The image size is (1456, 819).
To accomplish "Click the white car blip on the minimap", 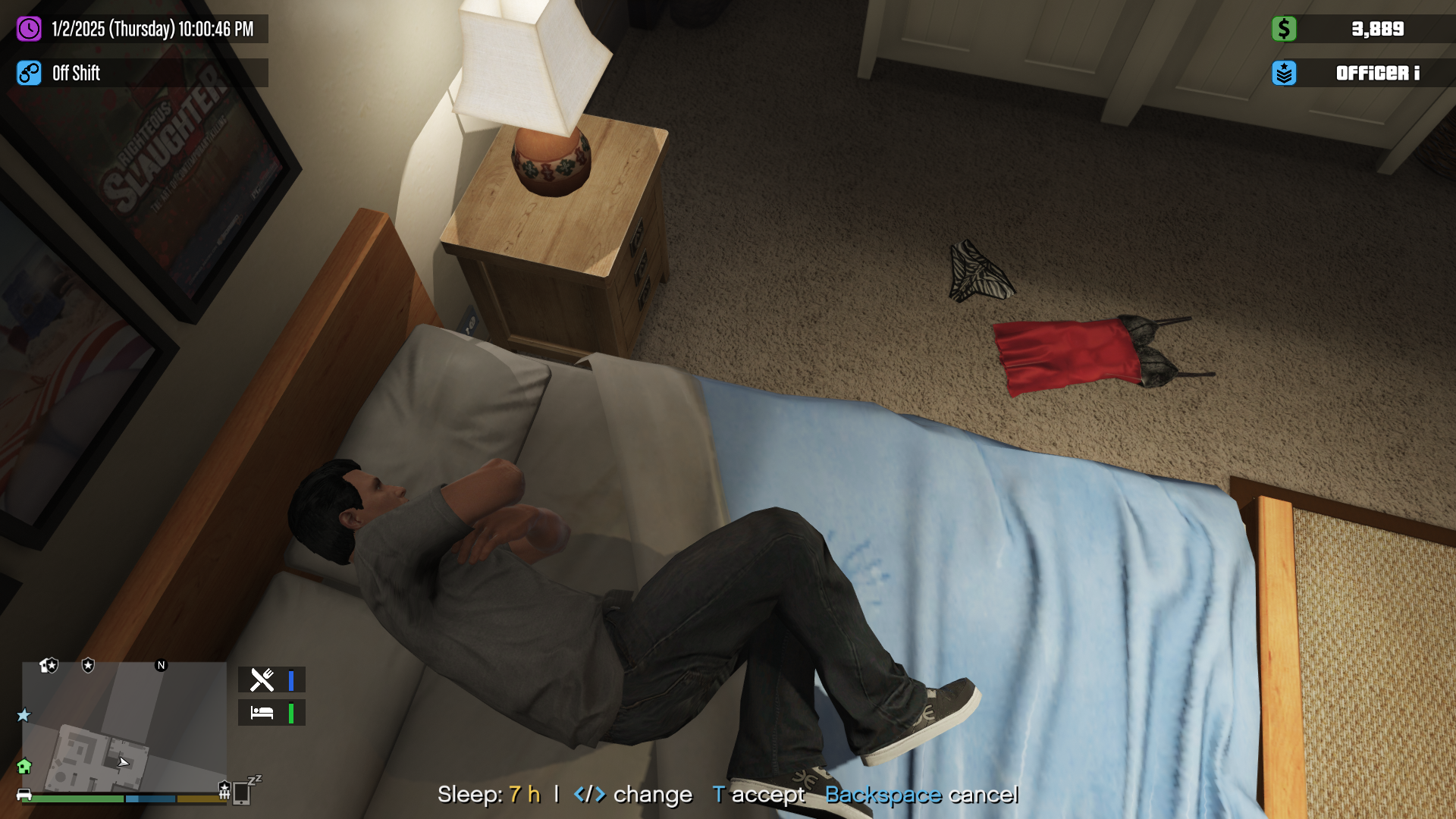I will click(x=24, y=795).
